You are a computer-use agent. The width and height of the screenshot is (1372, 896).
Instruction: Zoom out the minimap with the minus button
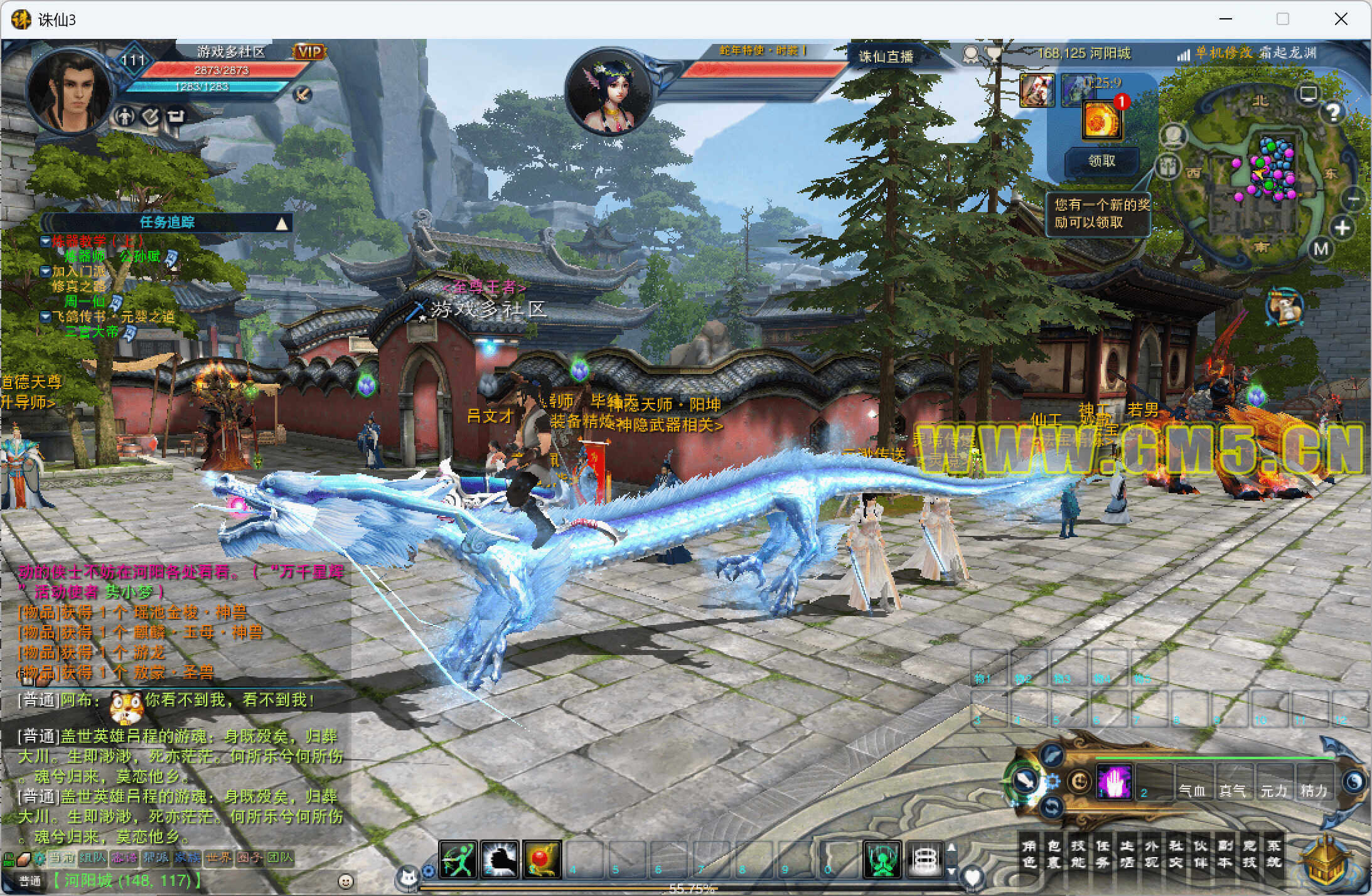pos(1353,200)
